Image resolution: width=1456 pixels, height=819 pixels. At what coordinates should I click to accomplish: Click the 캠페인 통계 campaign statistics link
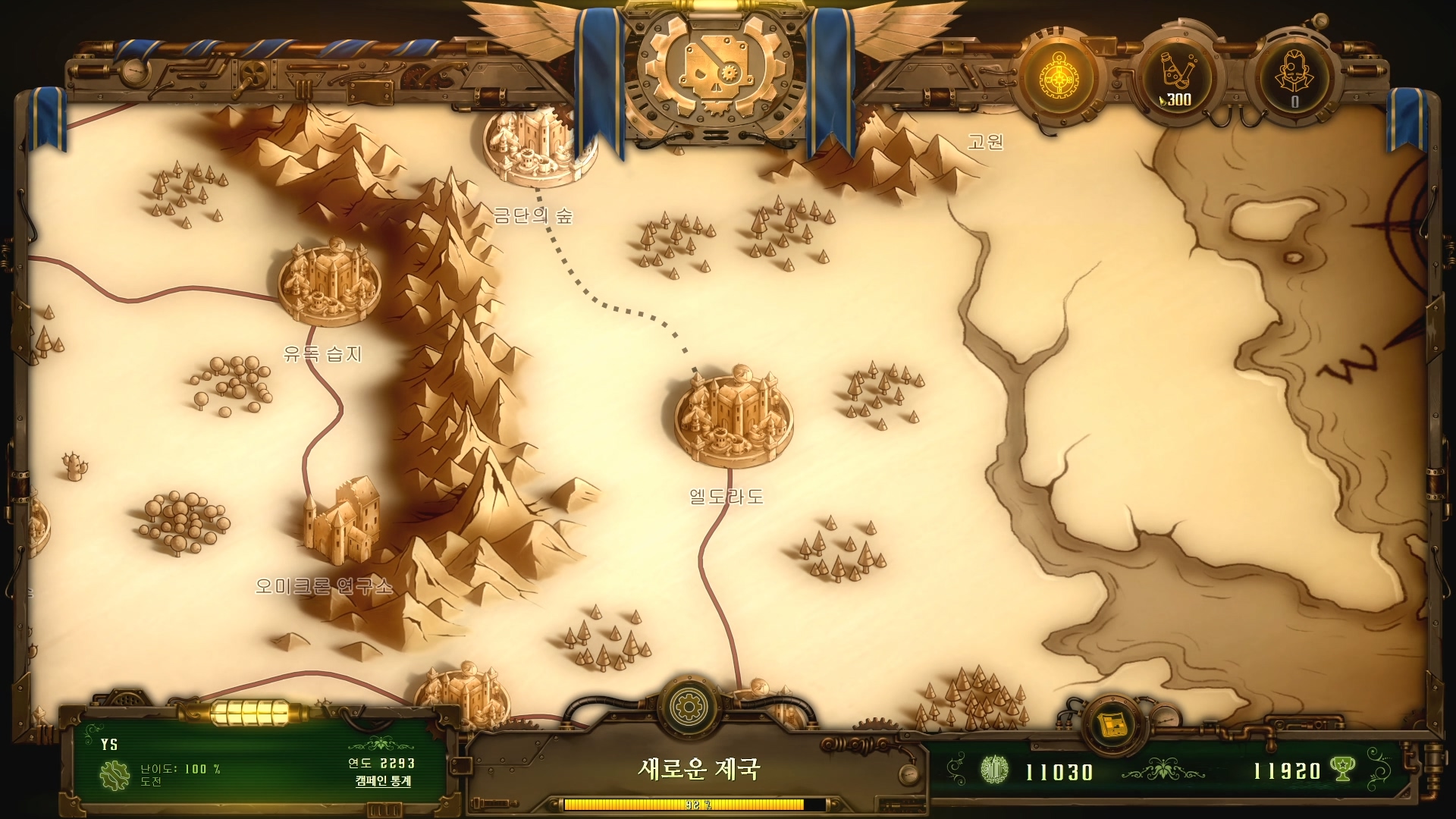[x=383, y=781]
